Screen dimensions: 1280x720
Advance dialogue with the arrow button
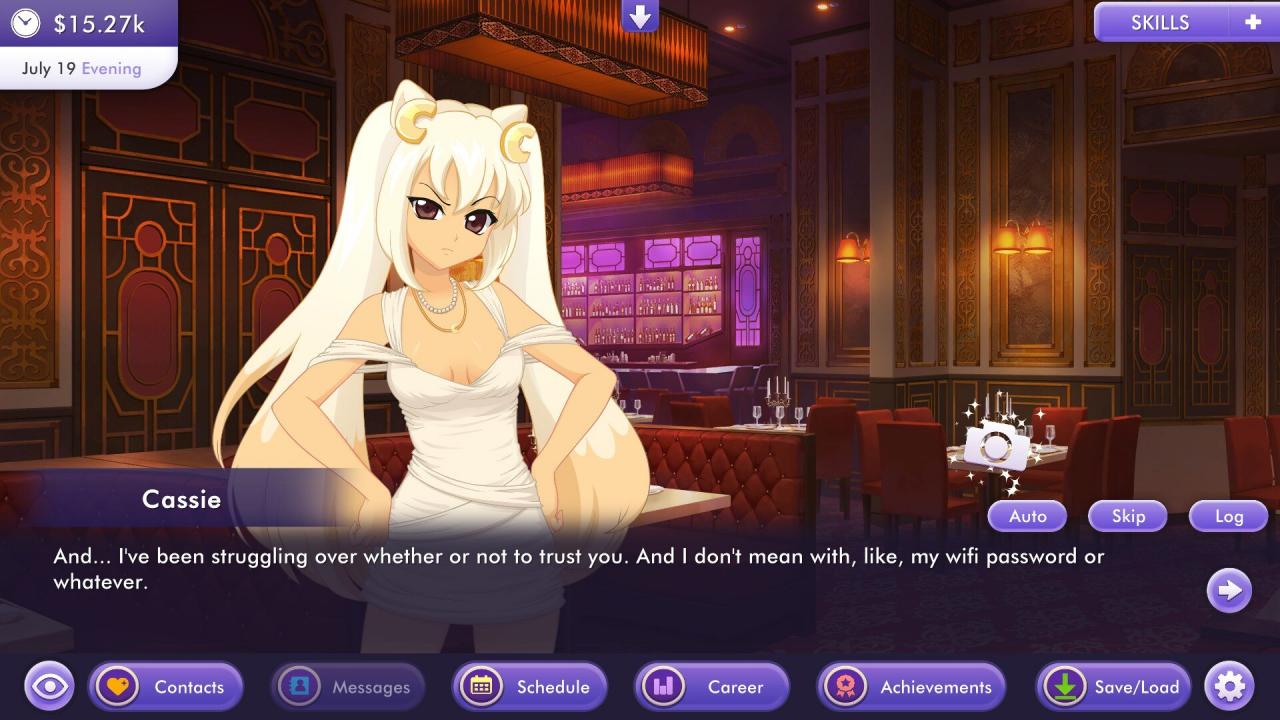1229,590
